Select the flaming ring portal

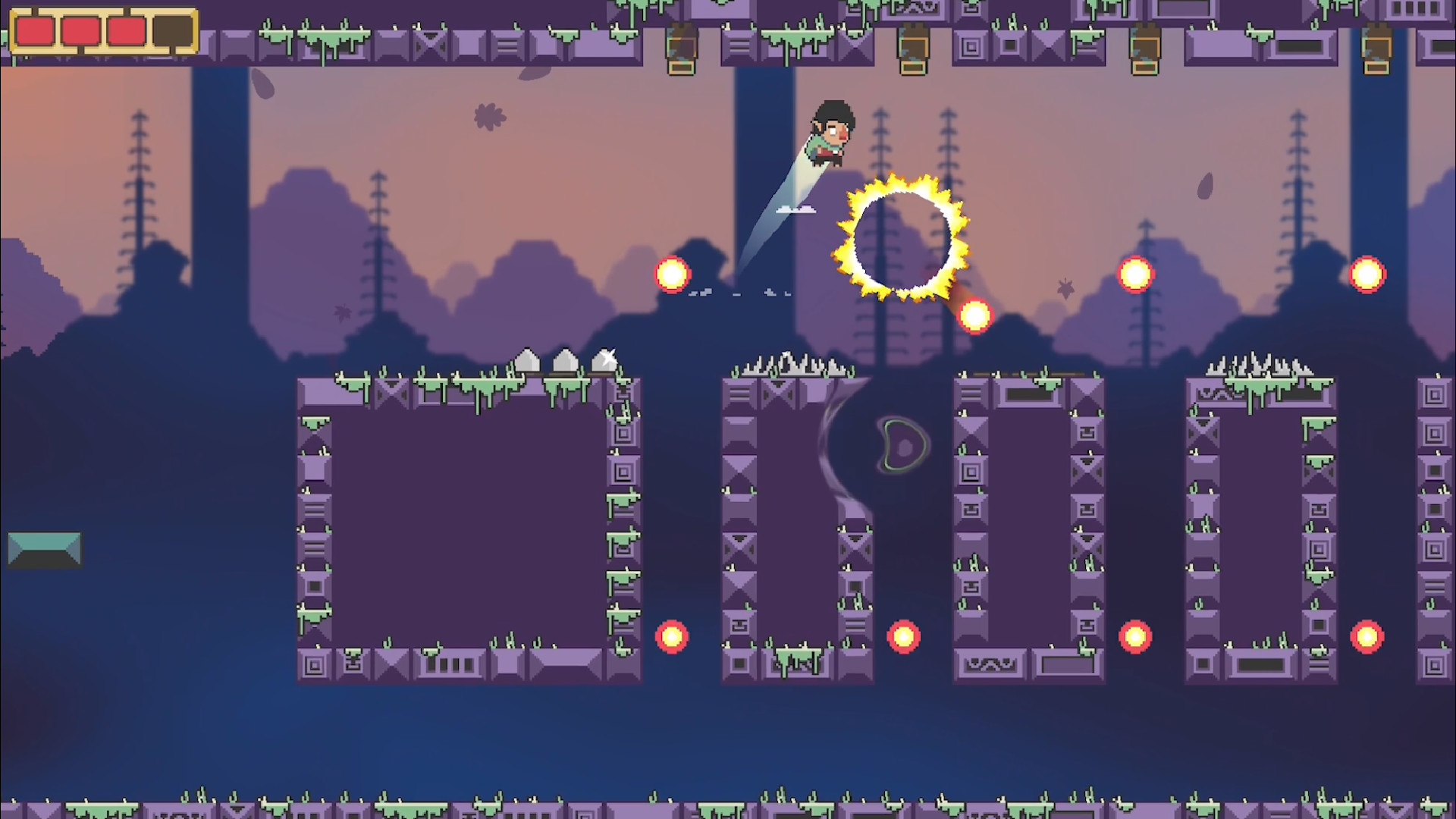pyautogui.click(x=902, y=239)
